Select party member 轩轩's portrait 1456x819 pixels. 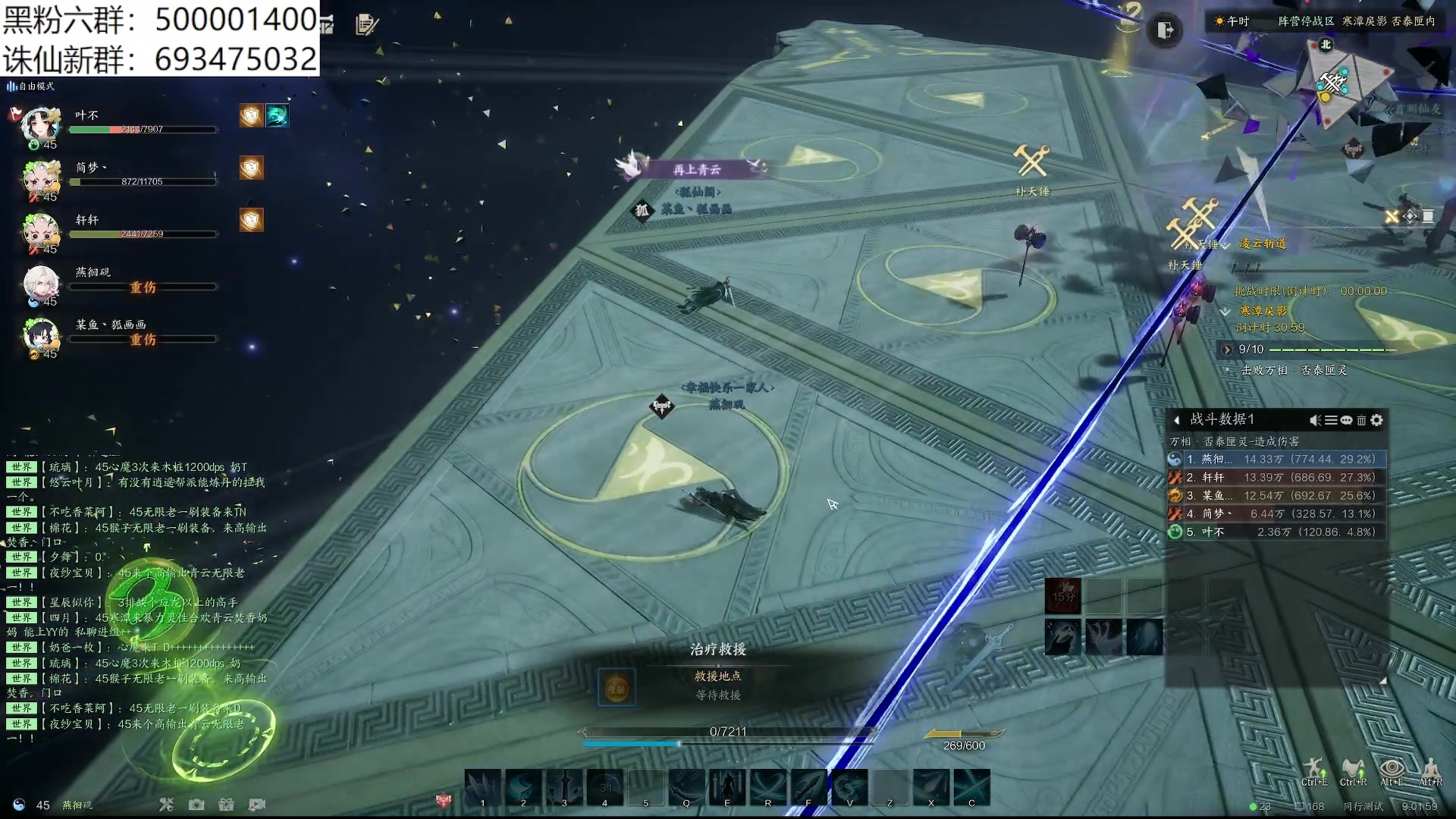pyautogui.click(x=41, y=229)
